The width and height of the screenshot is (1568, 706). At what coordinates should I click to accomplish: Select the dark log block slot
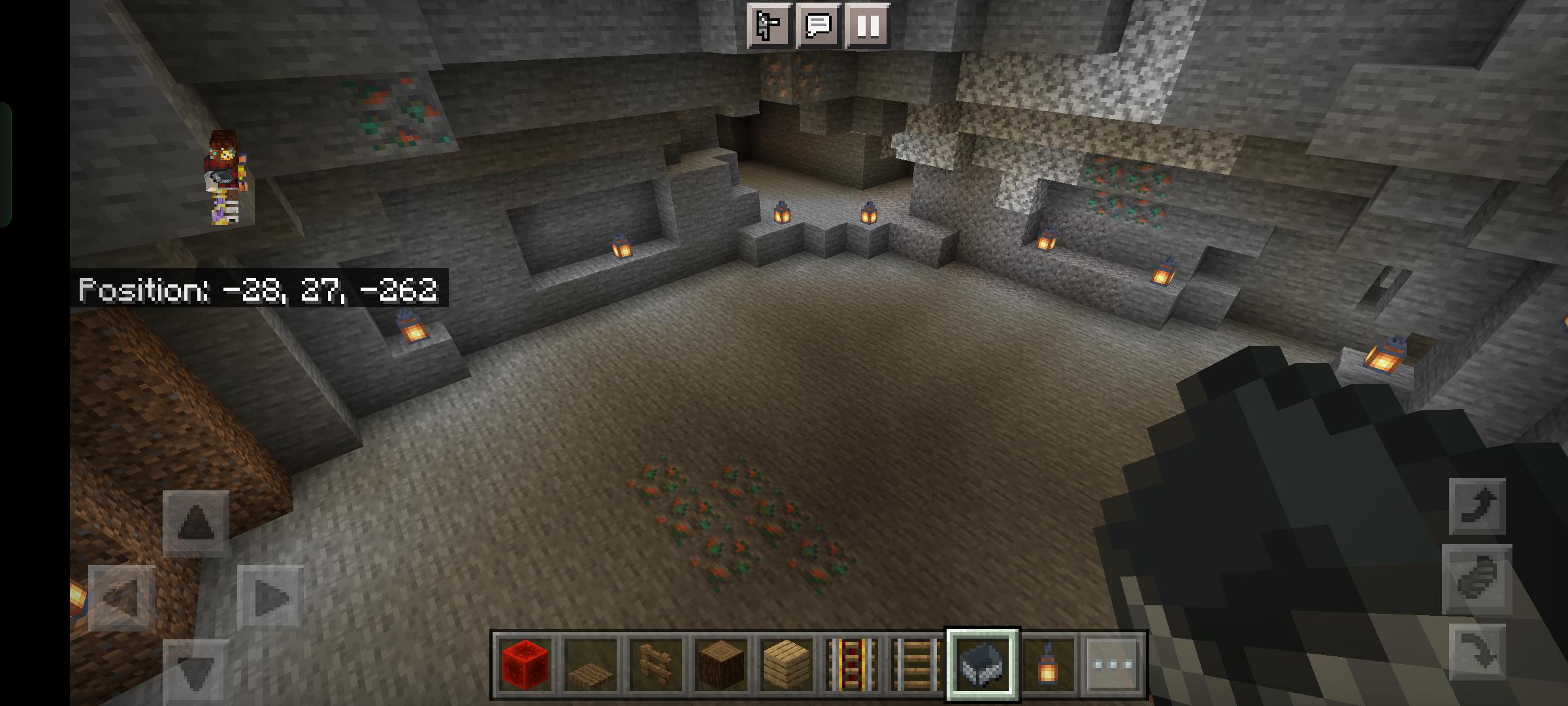tap(721, 665)
